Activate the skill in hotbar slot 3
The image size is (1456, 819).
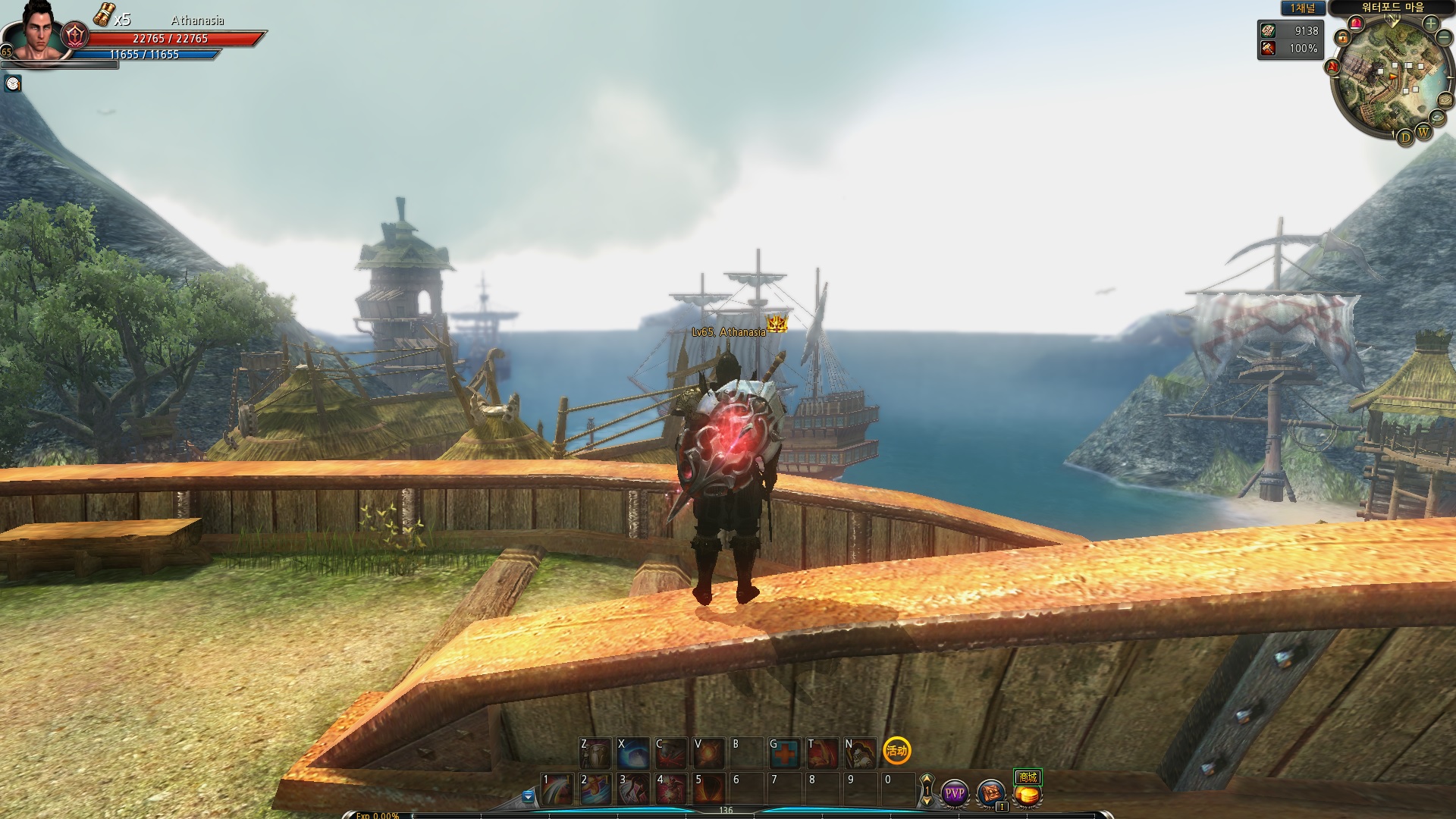633,789
